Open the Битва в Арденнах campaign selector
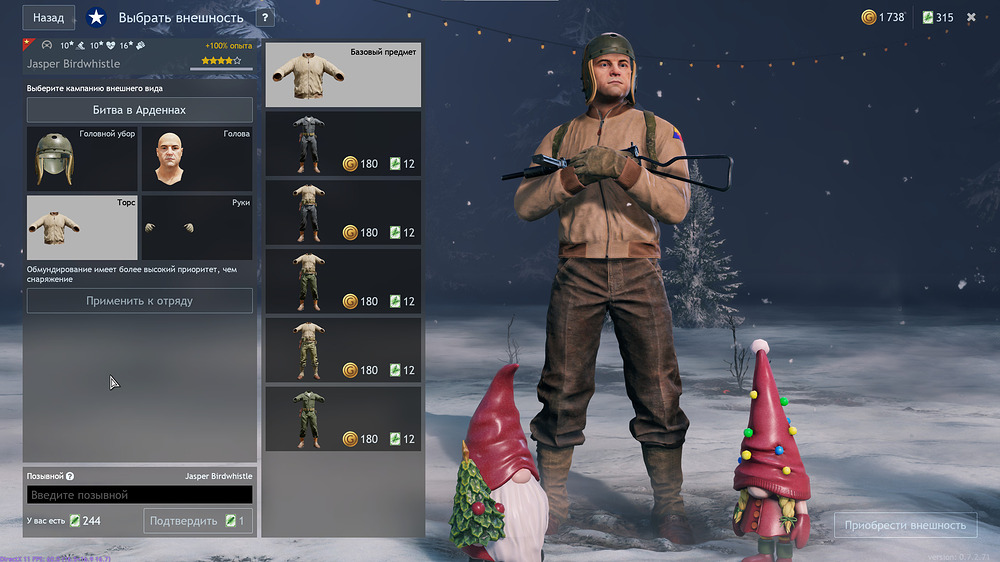 pyautogui.click(x=139, y=110)
